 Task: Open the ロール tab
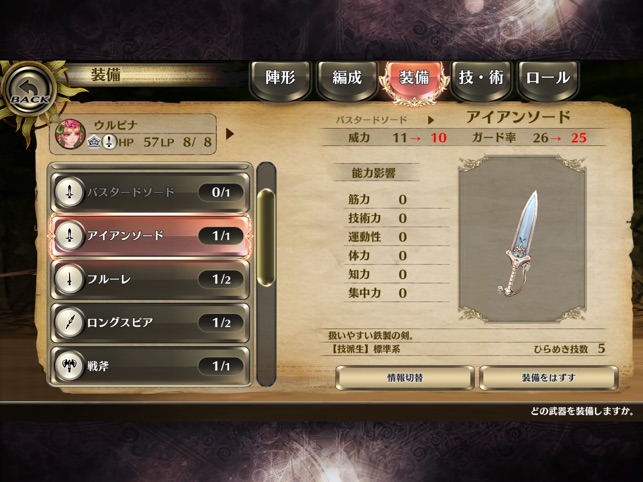coord(547,78)
